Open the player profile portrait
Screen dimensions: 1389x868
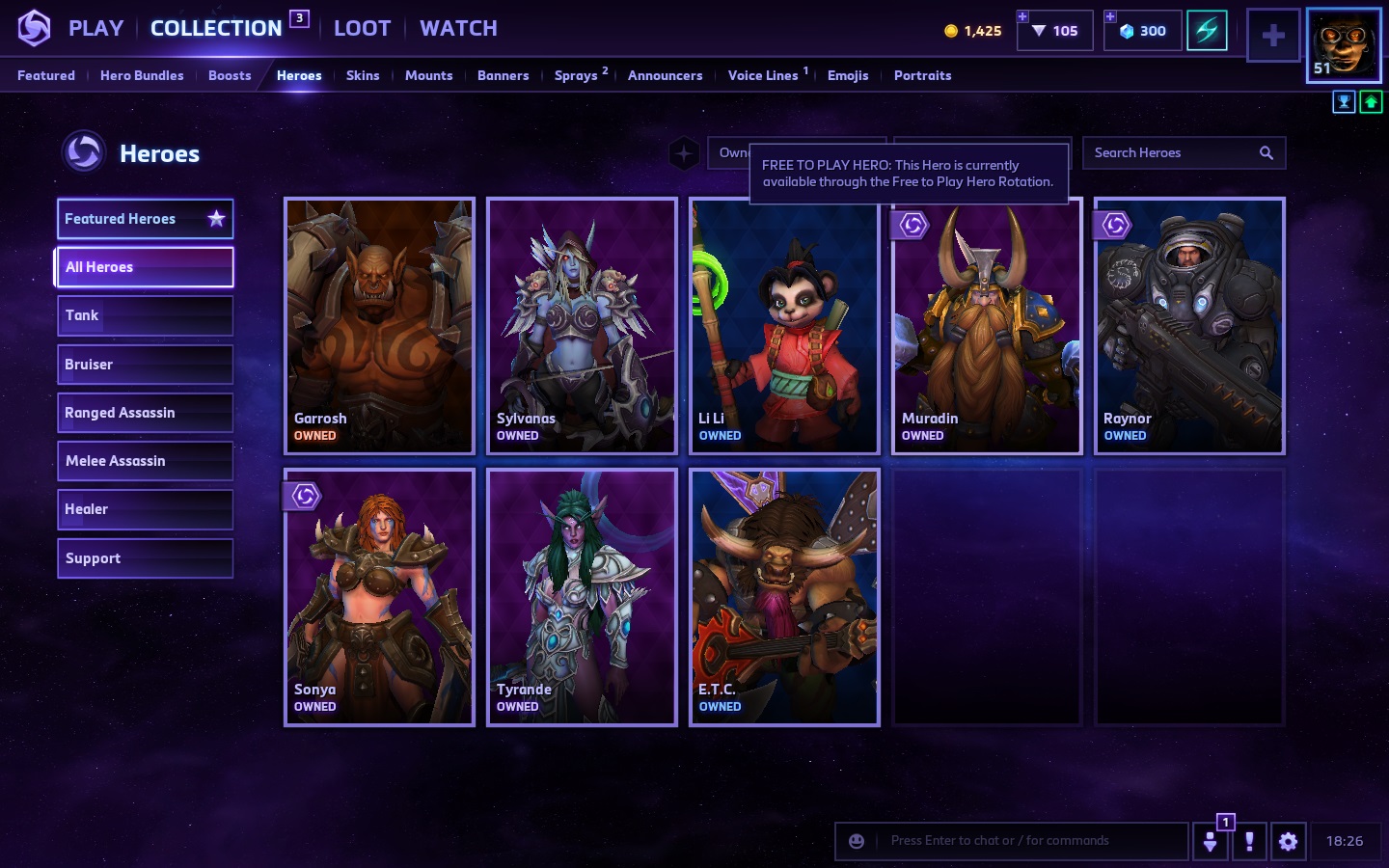click(1344, 45)
